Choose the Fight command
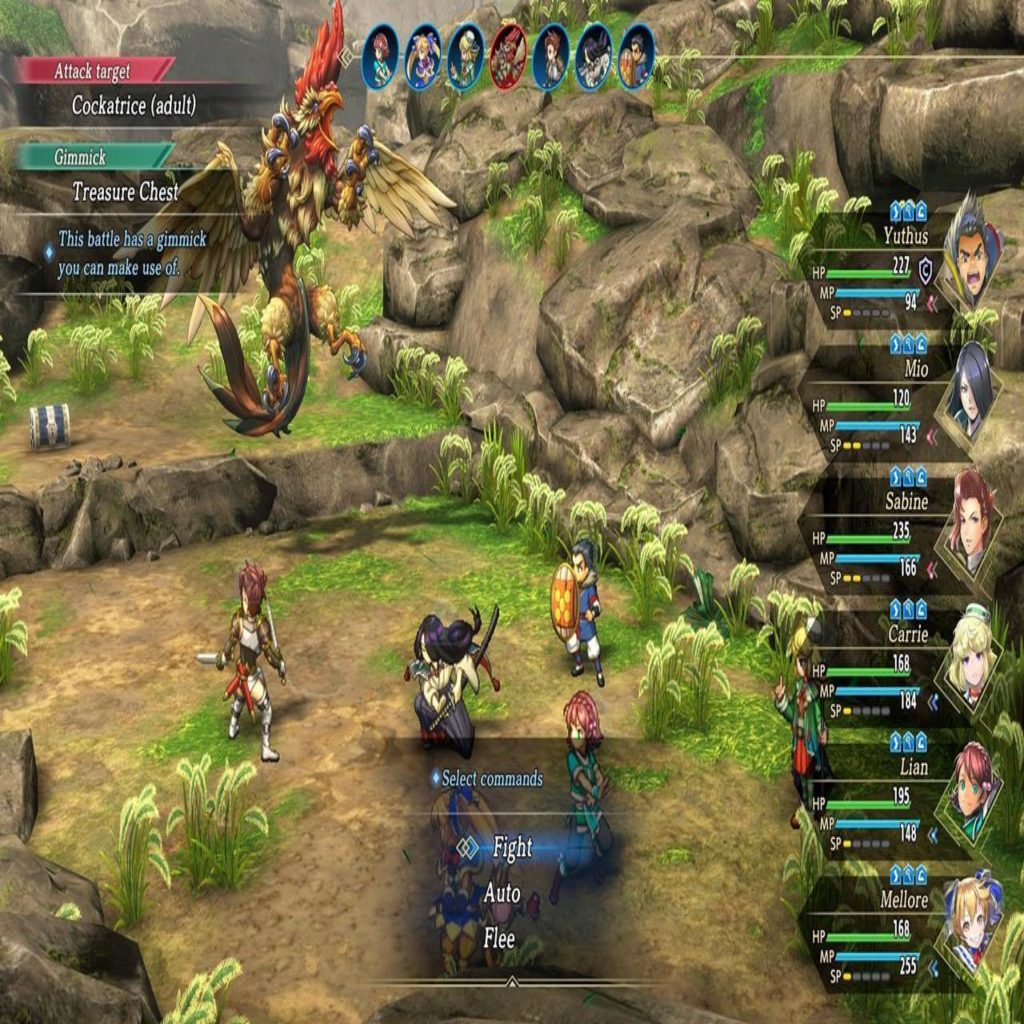The width and height of the screenshot is (1024, 1024). (x=512, y=849)
